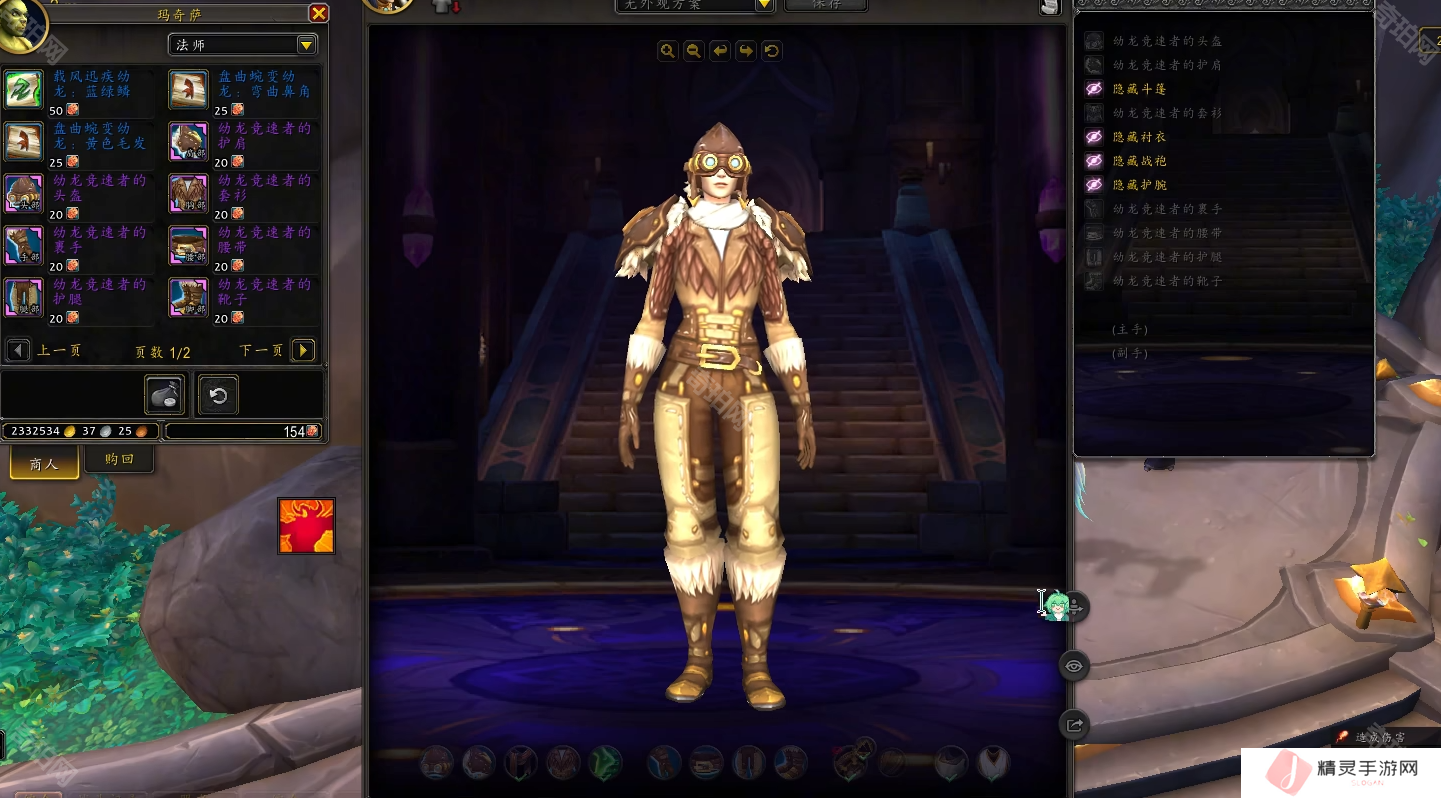Zoom out the dressing room model
This screenshot has height=798, width=1441.
[693, 50]
